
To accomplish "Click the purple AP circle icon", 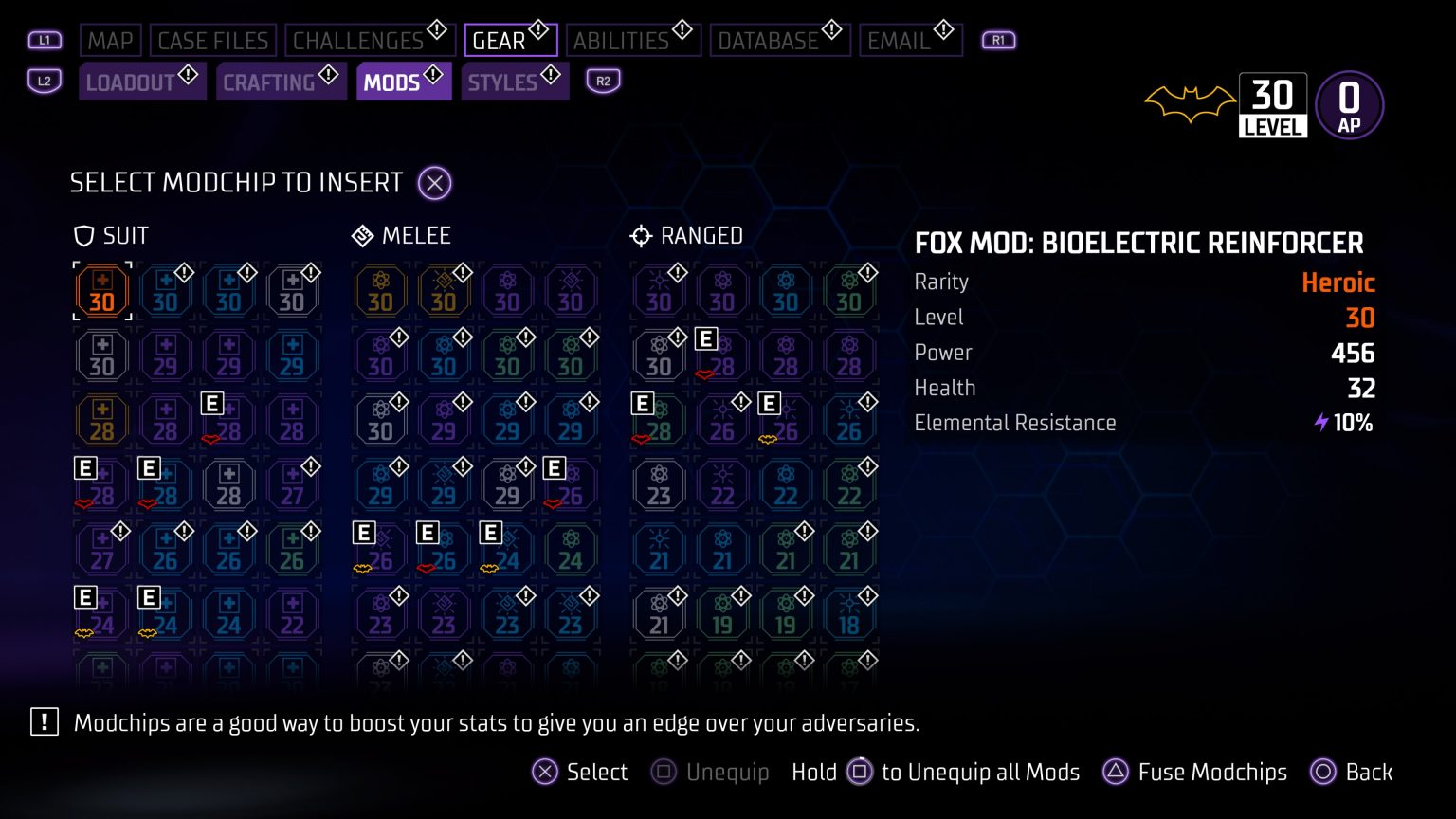I will pyautogui.click(x=1350, y=104).
